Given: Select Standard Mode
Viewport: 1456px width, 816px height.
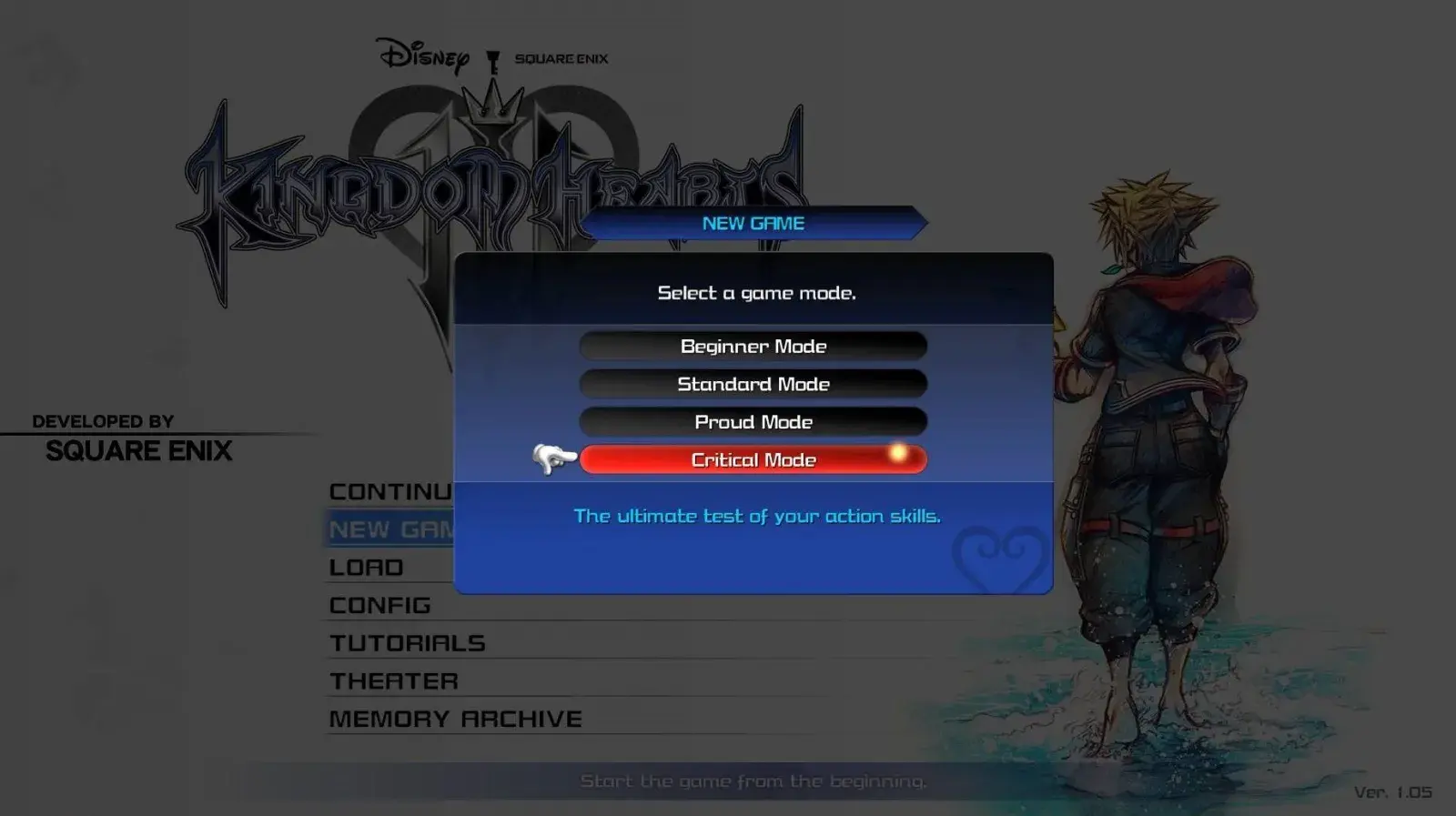Looking at the screenshot, I should 753,384.
